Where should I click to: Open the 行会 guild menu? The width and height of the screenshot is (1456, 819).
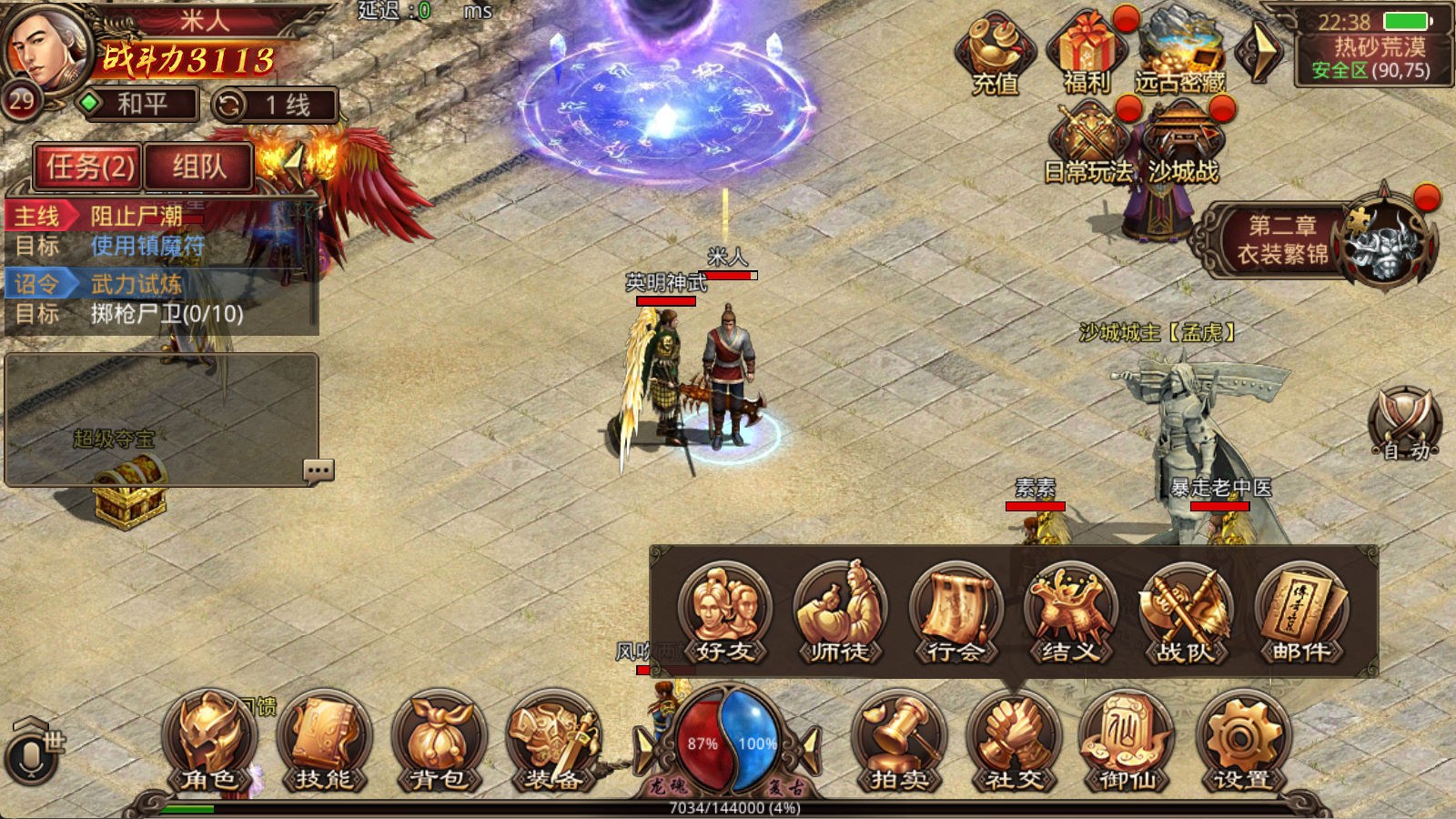[x=955, y=612]
